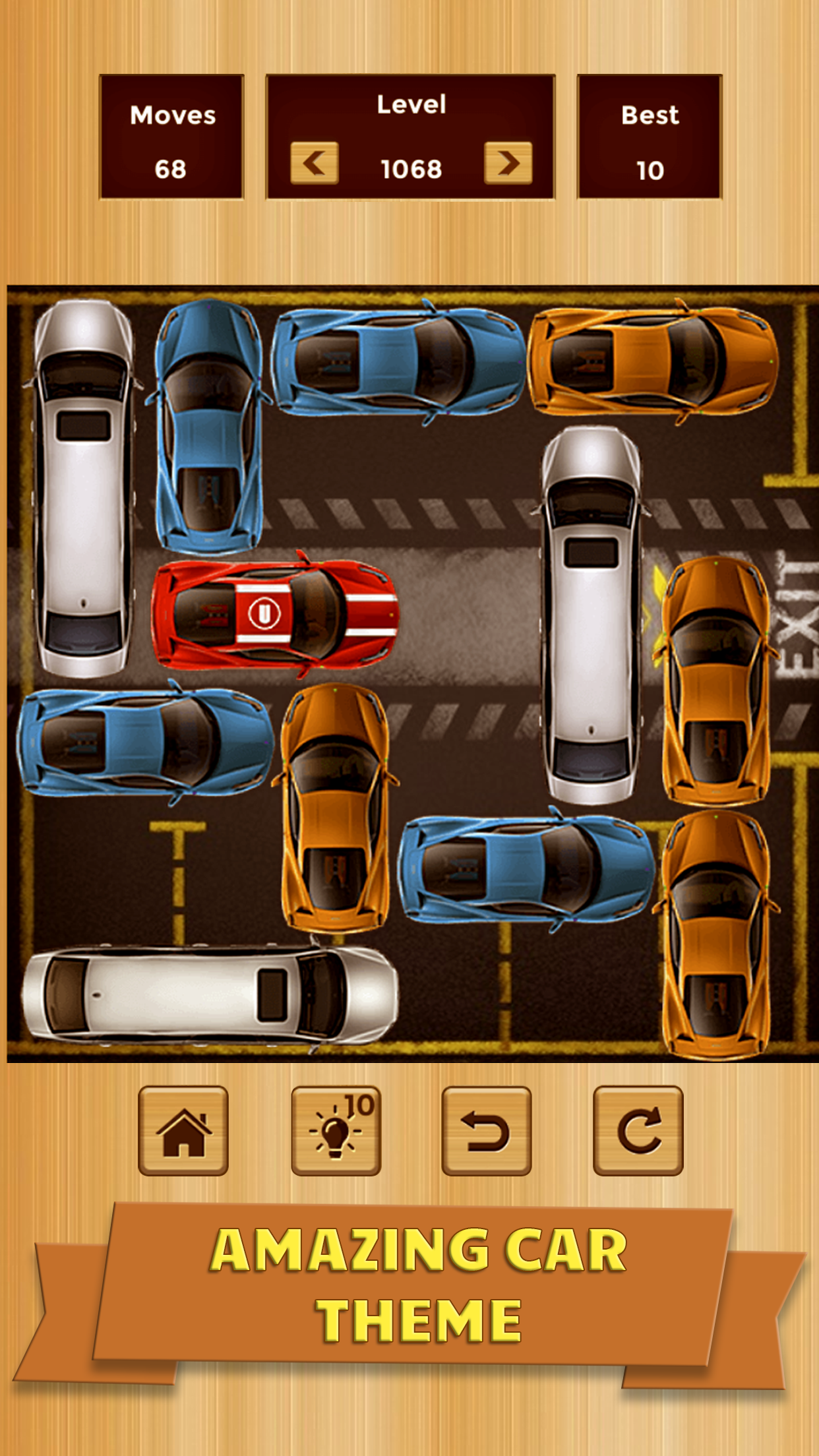Go to the previous level arrow
This screenshot has height=1456, width=819.
315,163
